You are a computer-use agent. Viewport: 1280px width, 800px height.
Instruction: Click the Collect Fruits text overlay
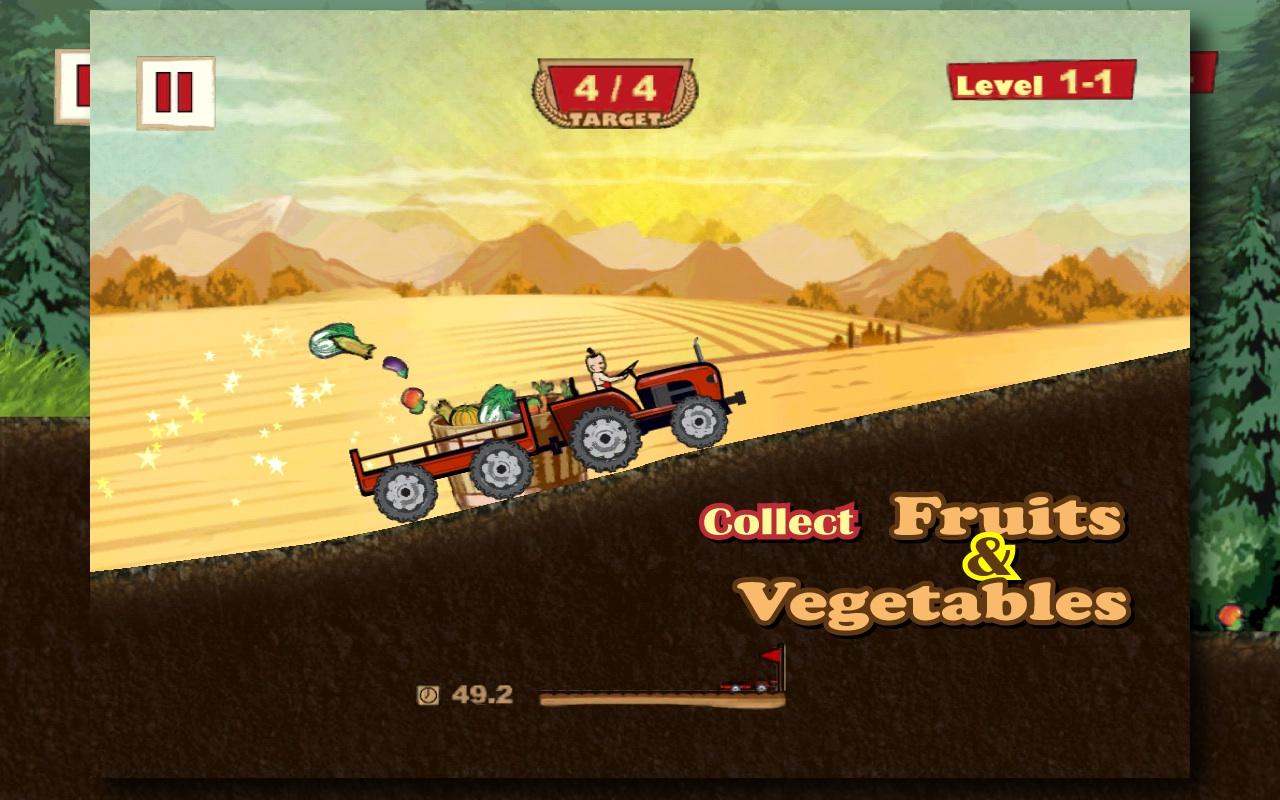coord(778,521)
